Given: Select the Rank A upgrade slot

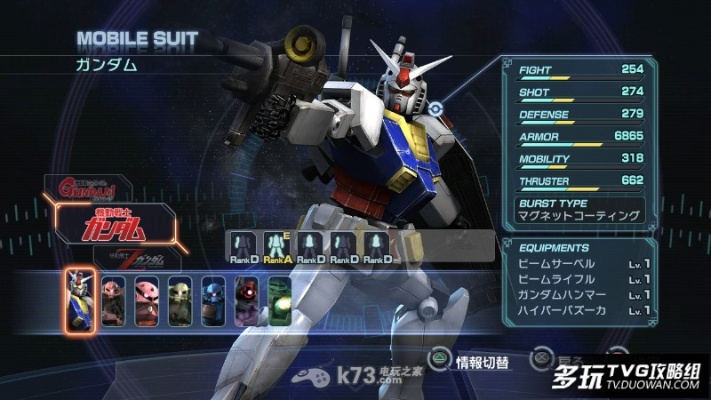Looking at the screenshot, I should click(x=276, y=248).
